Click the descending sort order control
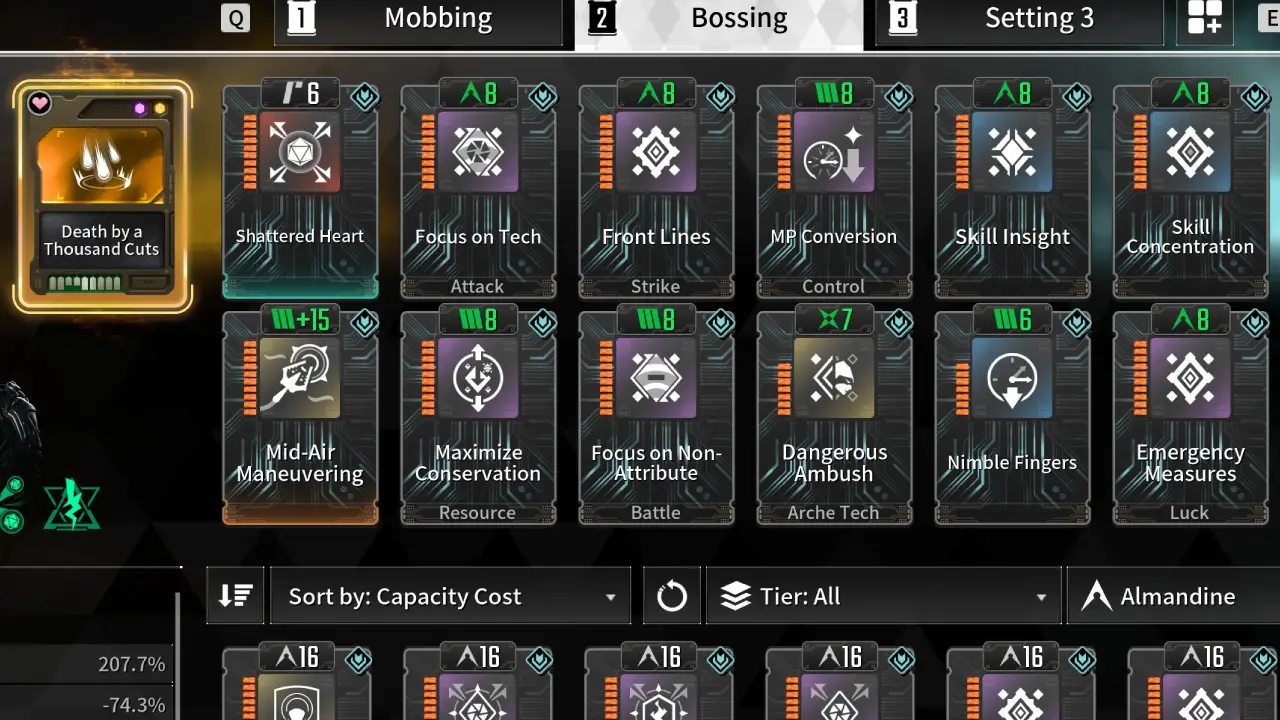1280x720 pixels. pyautogui.click(x=234, y=595)
